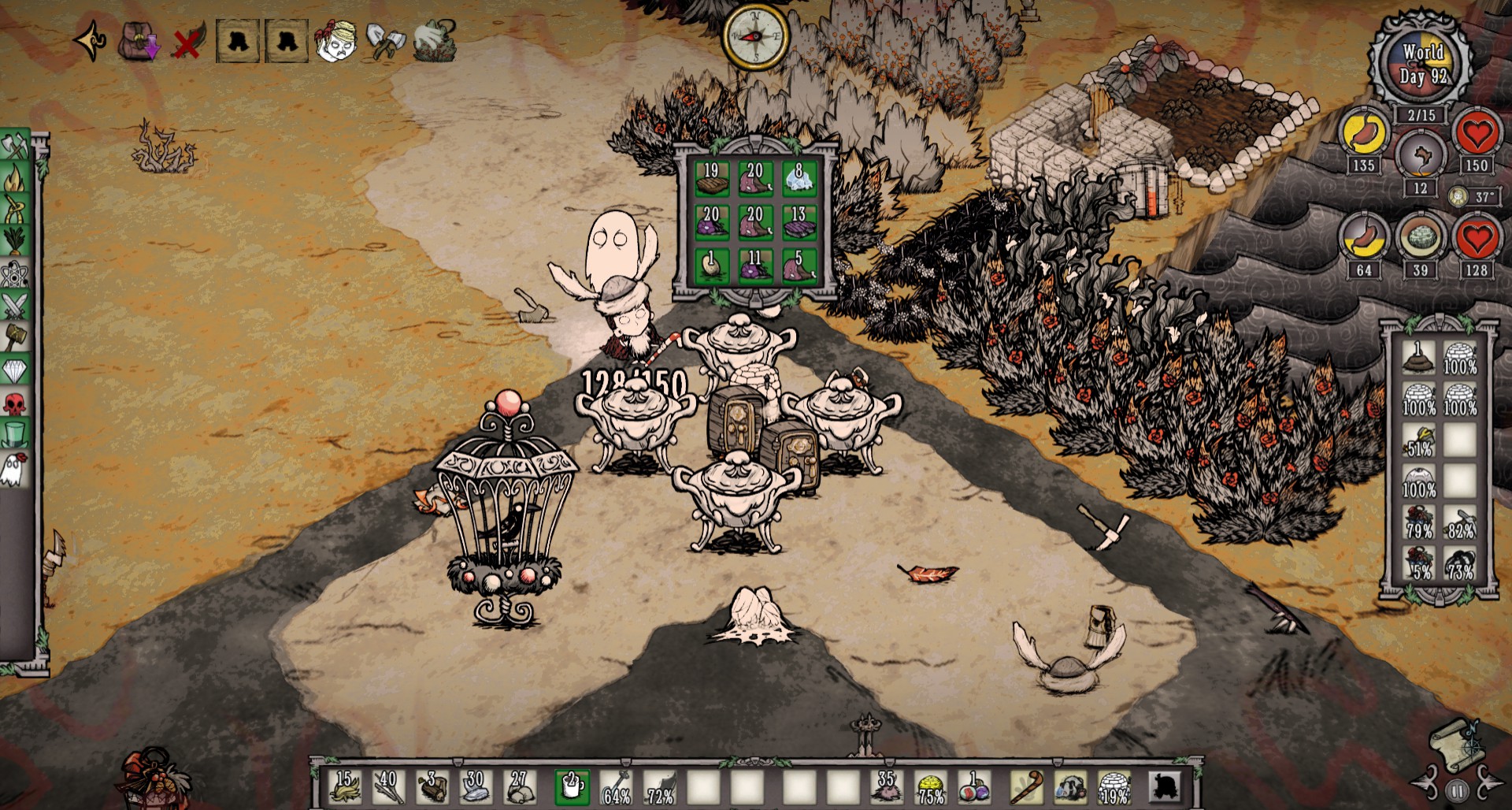Image resolution: width=1512 pixels, height=810 pixels.
Task: Select the twigs stack of 40
Action: [387, 786]
